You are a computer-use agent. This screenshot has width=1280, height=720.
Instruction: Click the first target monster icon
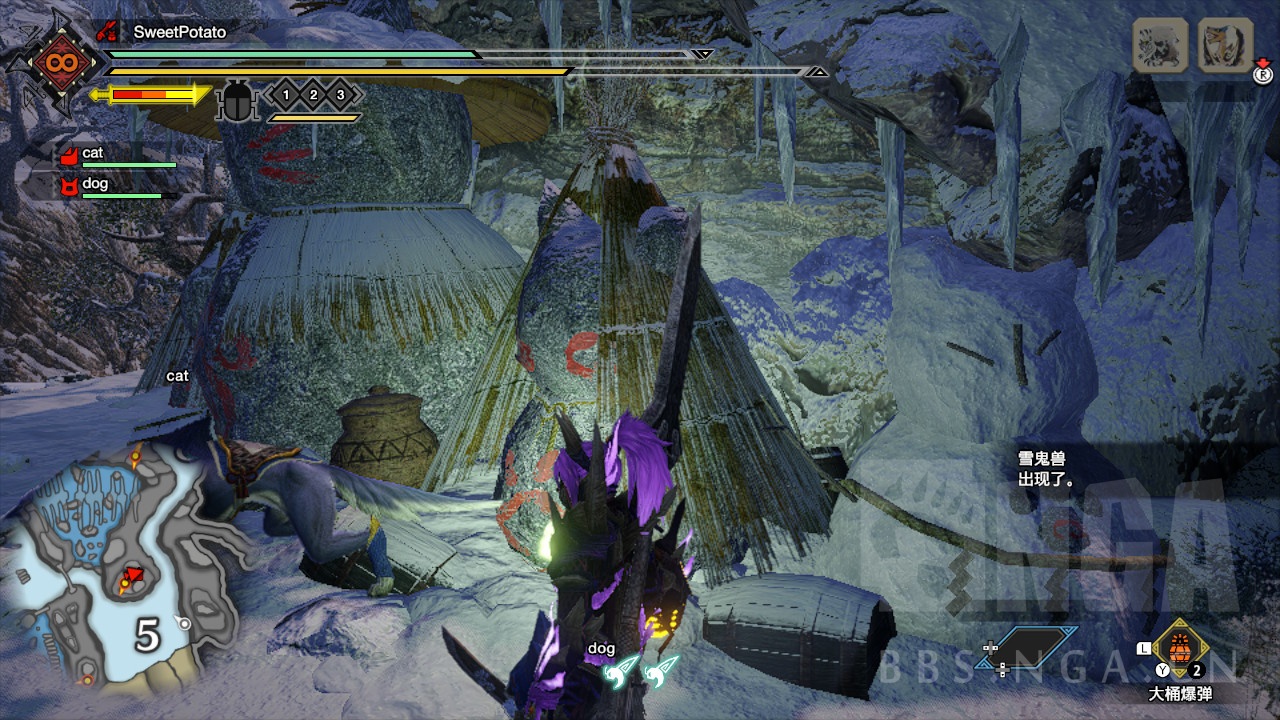tap(1160, 45)
